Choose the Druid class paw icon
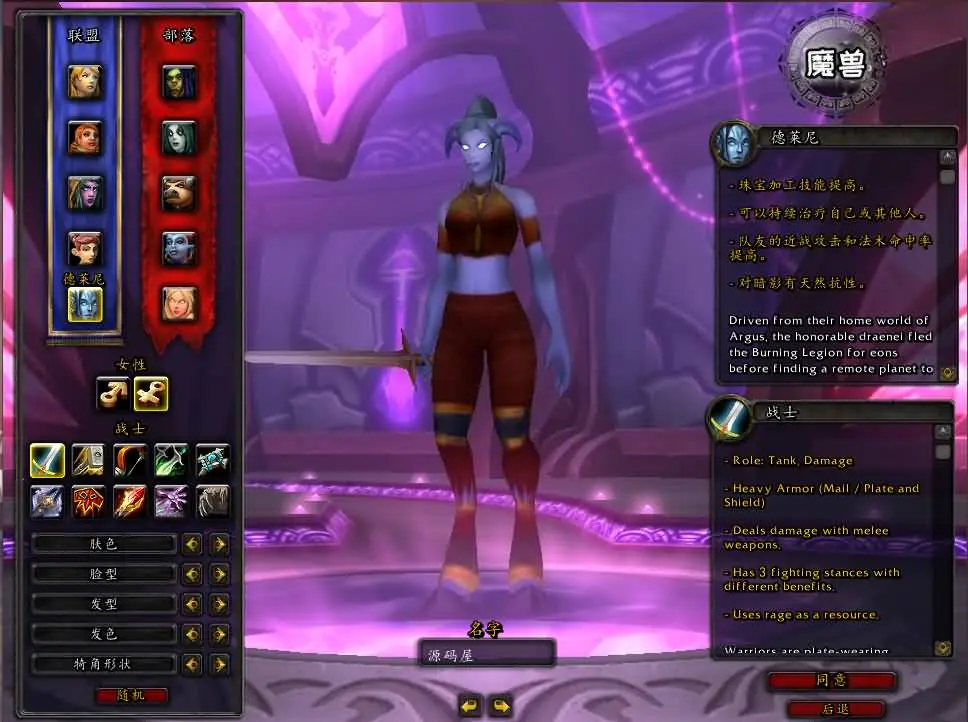The height and width of the screenshot is (722, 968). click(x=212, y=500)
